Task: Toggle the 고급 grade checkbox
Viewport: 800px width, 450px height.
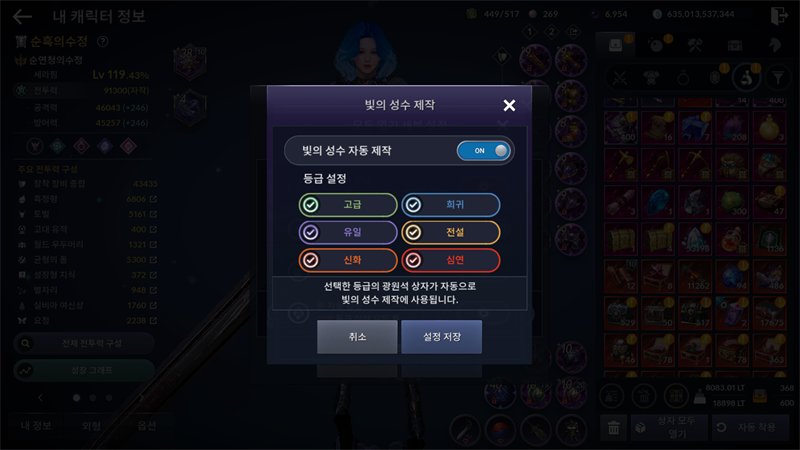Action: click(x=347, y=205)
